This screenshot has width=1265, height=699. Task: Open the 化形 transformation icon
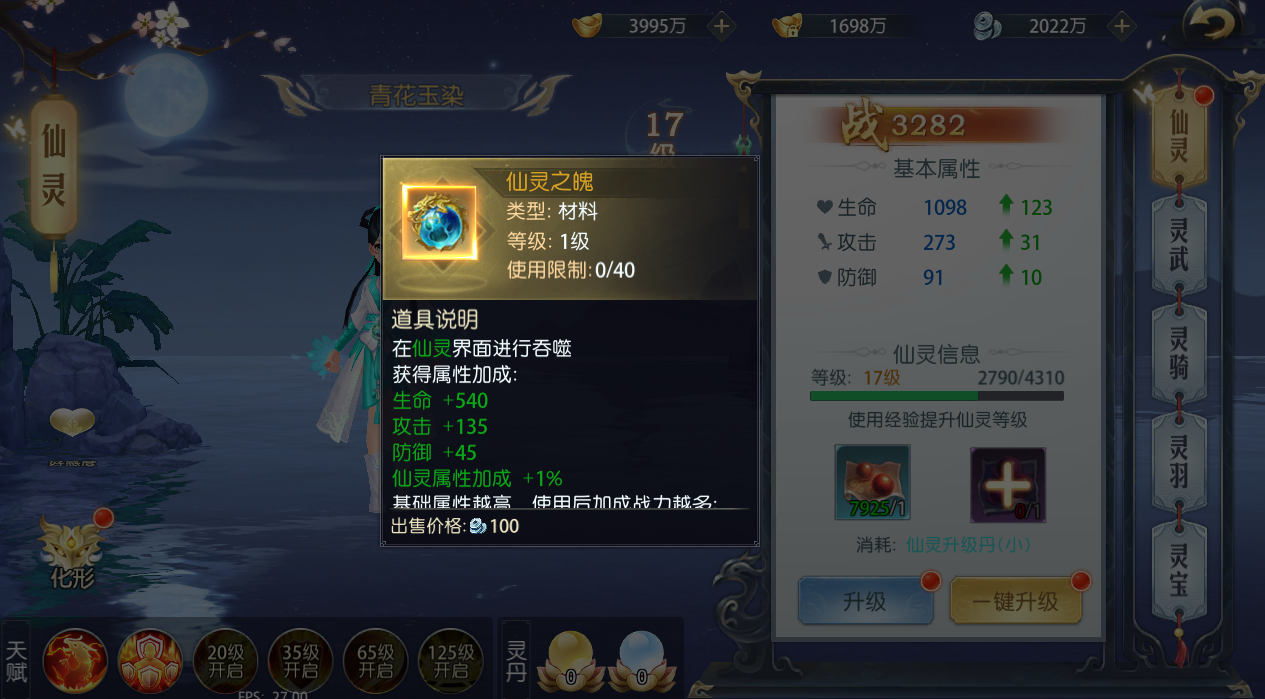72,548
